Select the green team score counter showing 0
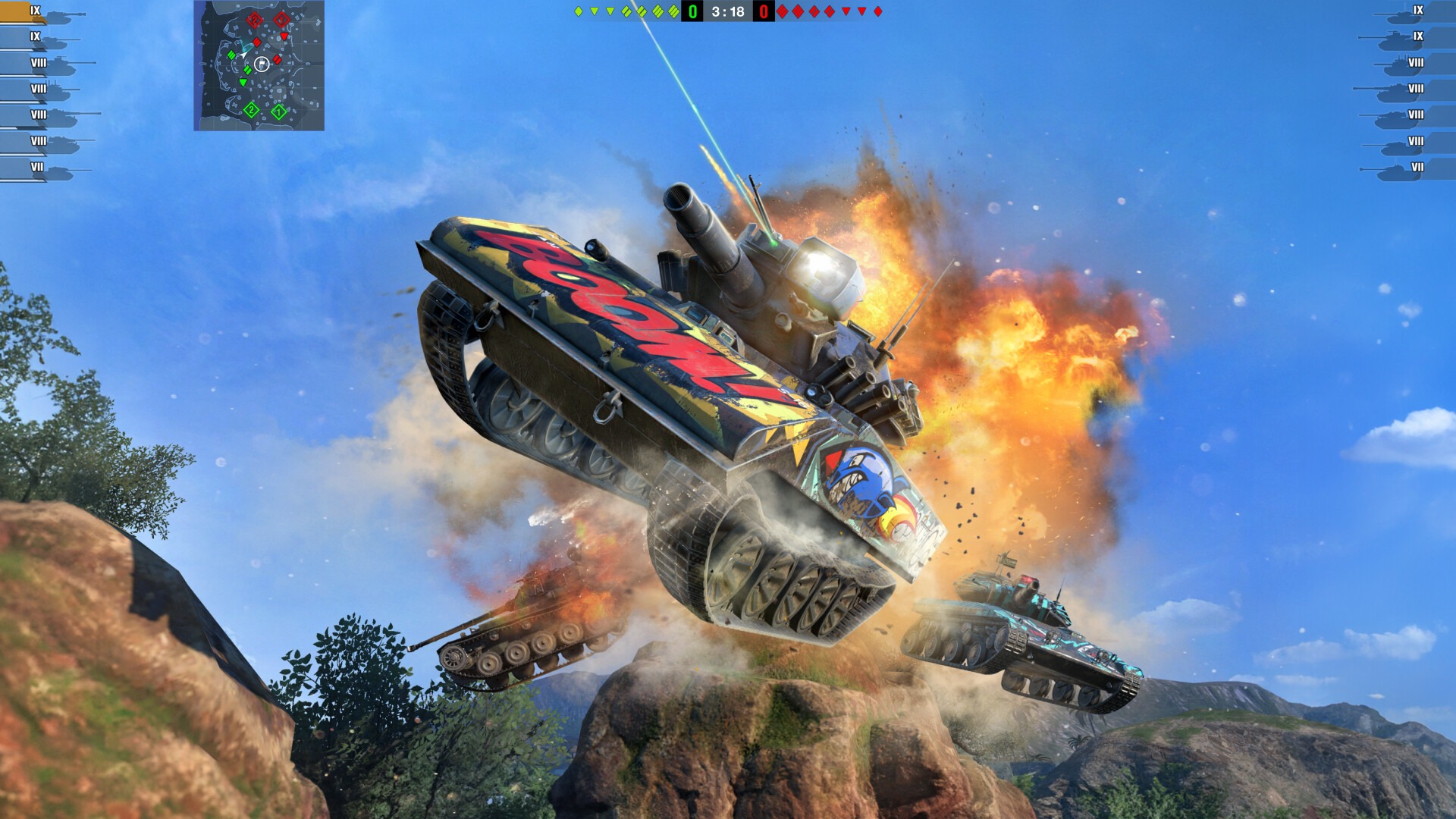1456x819 pixels. (x=691, y=11)
